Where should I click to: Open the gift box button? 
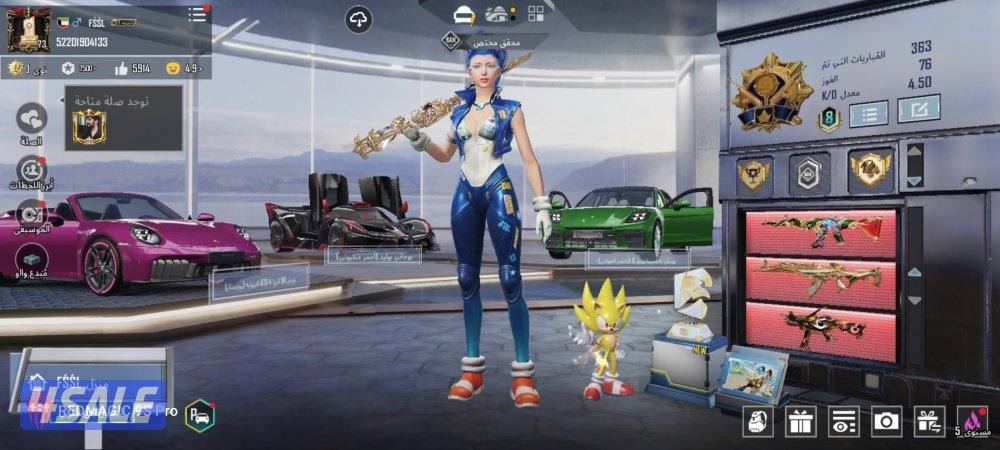pyautogui.click(x=801, y=421)
